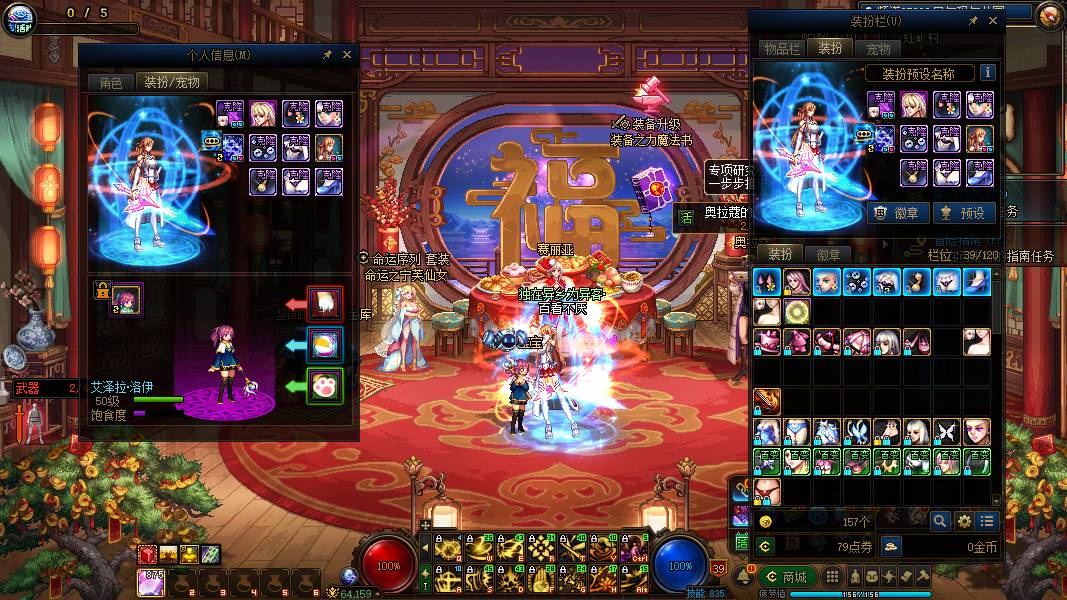Close the 装扮栏 avatar inventory window
Screen dimensions: 1067x600
point(993,20)
